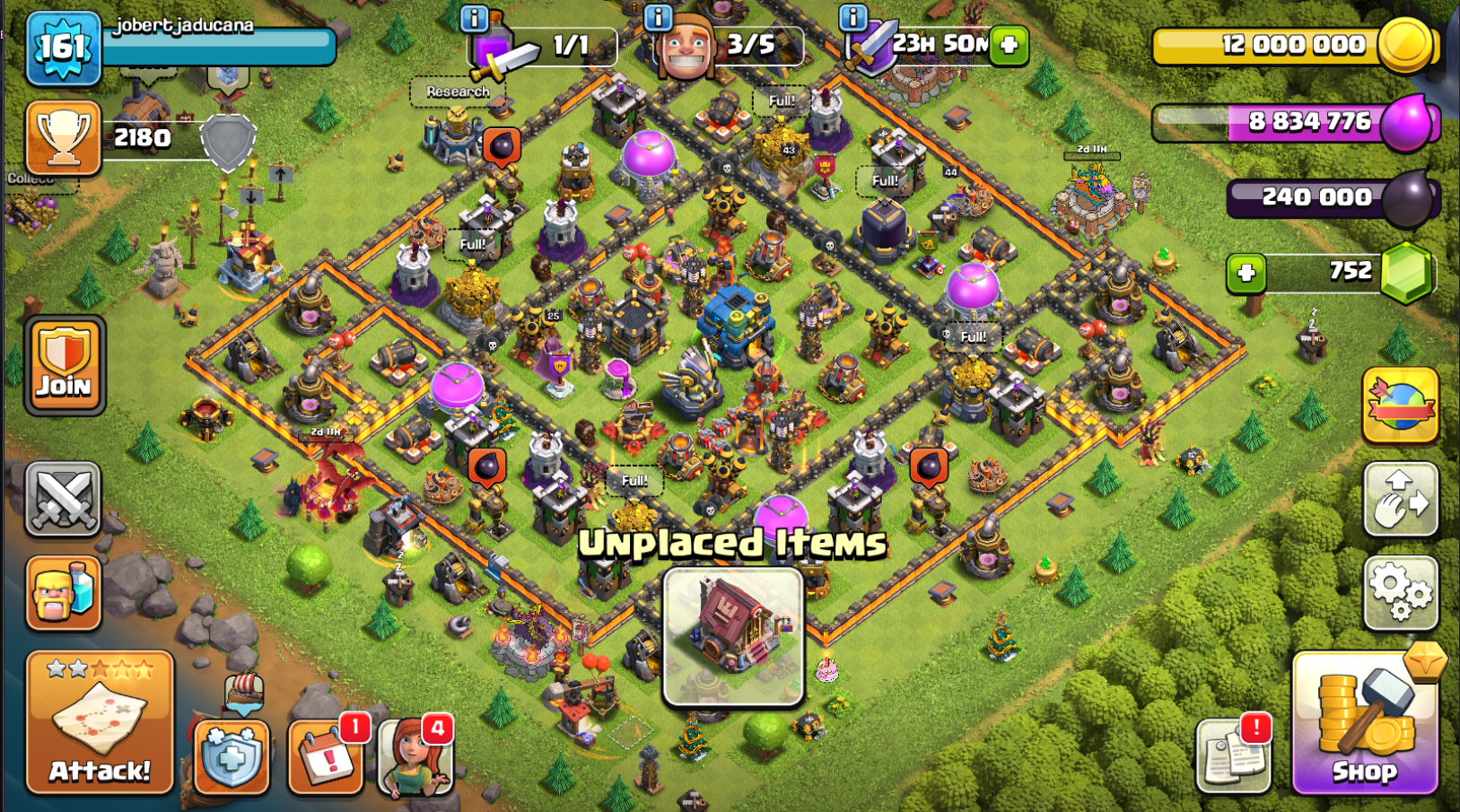The height and width of the screenshot is (812, 1460).
Task: Open the trophy league panel
Action: coord(63,137)
